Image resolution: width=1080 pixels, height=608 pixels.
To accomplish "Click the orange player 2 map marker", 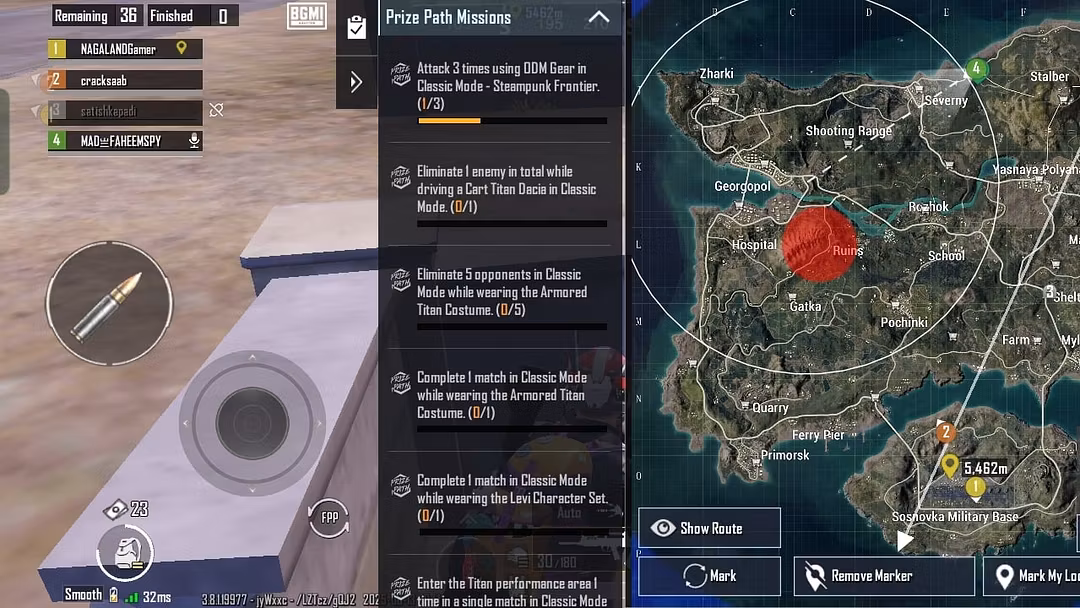I will 945,433.
